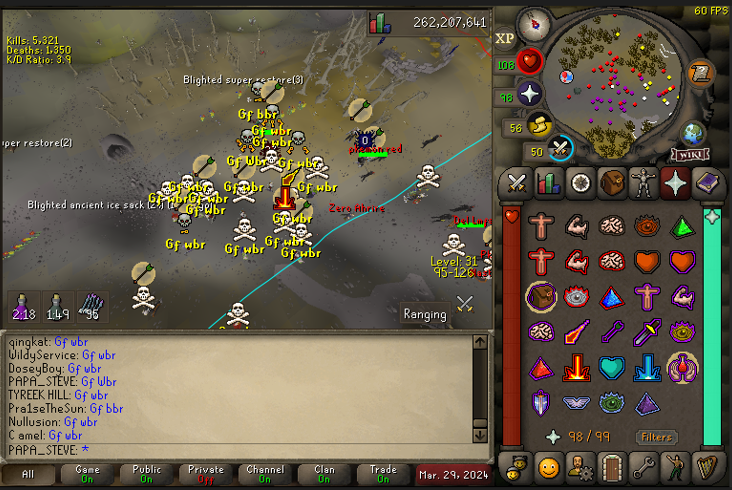Switch to the Skills tab
The image size is (732, 490).
pyautogui.click(x=548, y=183)
